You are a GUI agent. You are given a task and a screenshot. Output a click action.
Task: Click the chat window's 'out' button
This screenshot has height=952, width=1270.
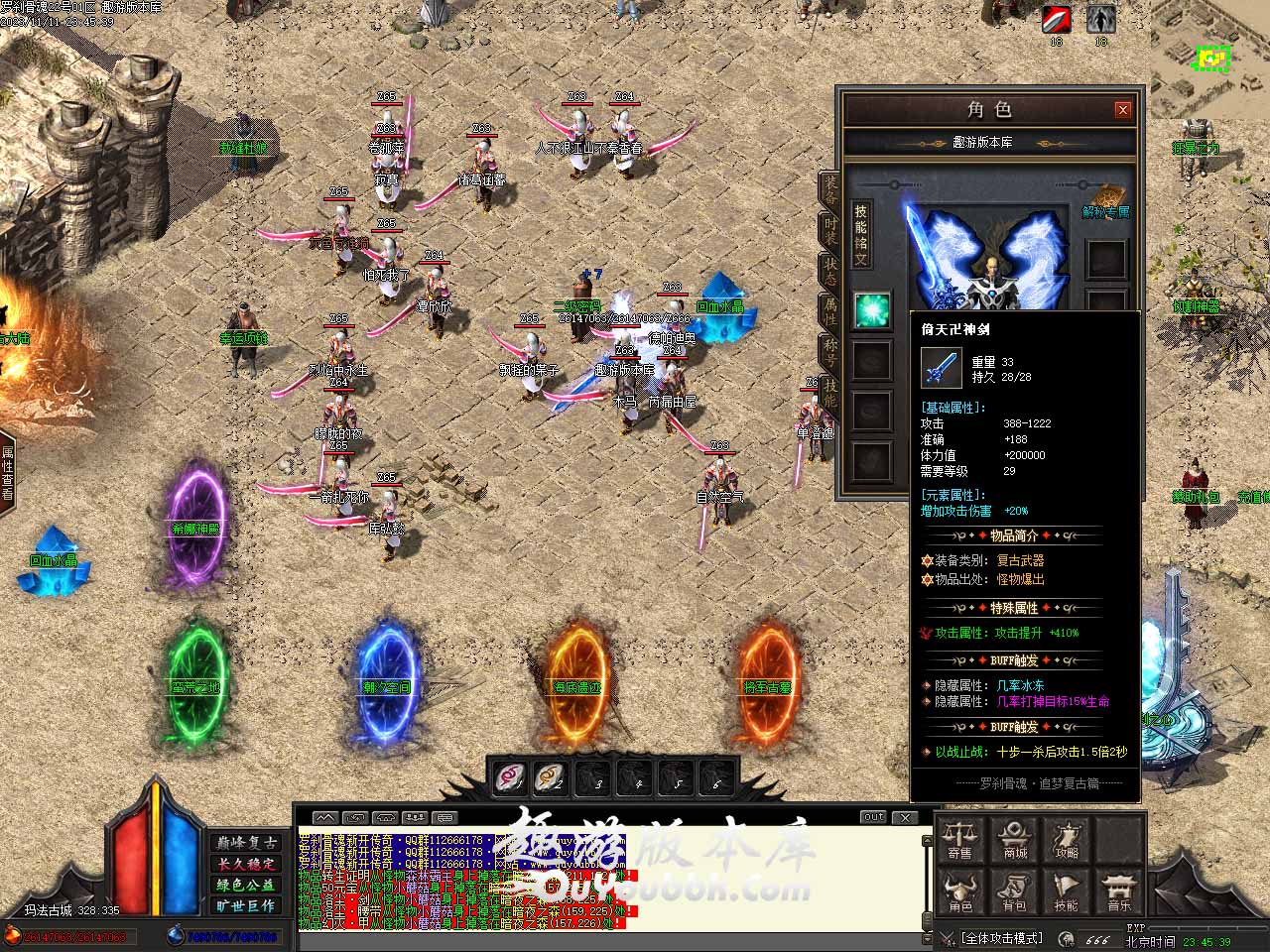pyautogui.click(x=873, y=817)
